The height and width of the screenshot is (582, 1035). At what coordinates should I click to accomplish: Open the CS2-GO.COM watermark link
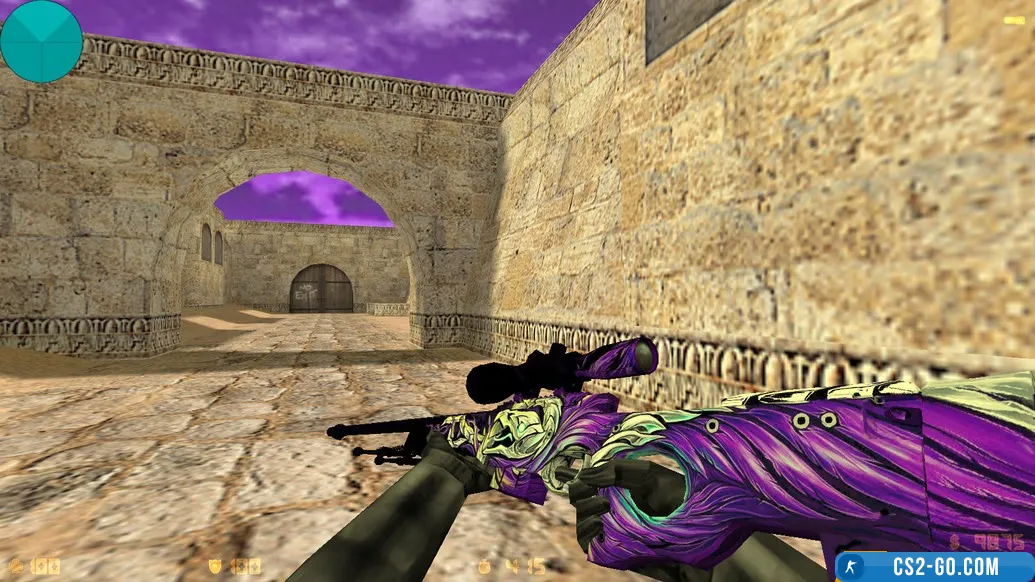click(x=934, y=566)
